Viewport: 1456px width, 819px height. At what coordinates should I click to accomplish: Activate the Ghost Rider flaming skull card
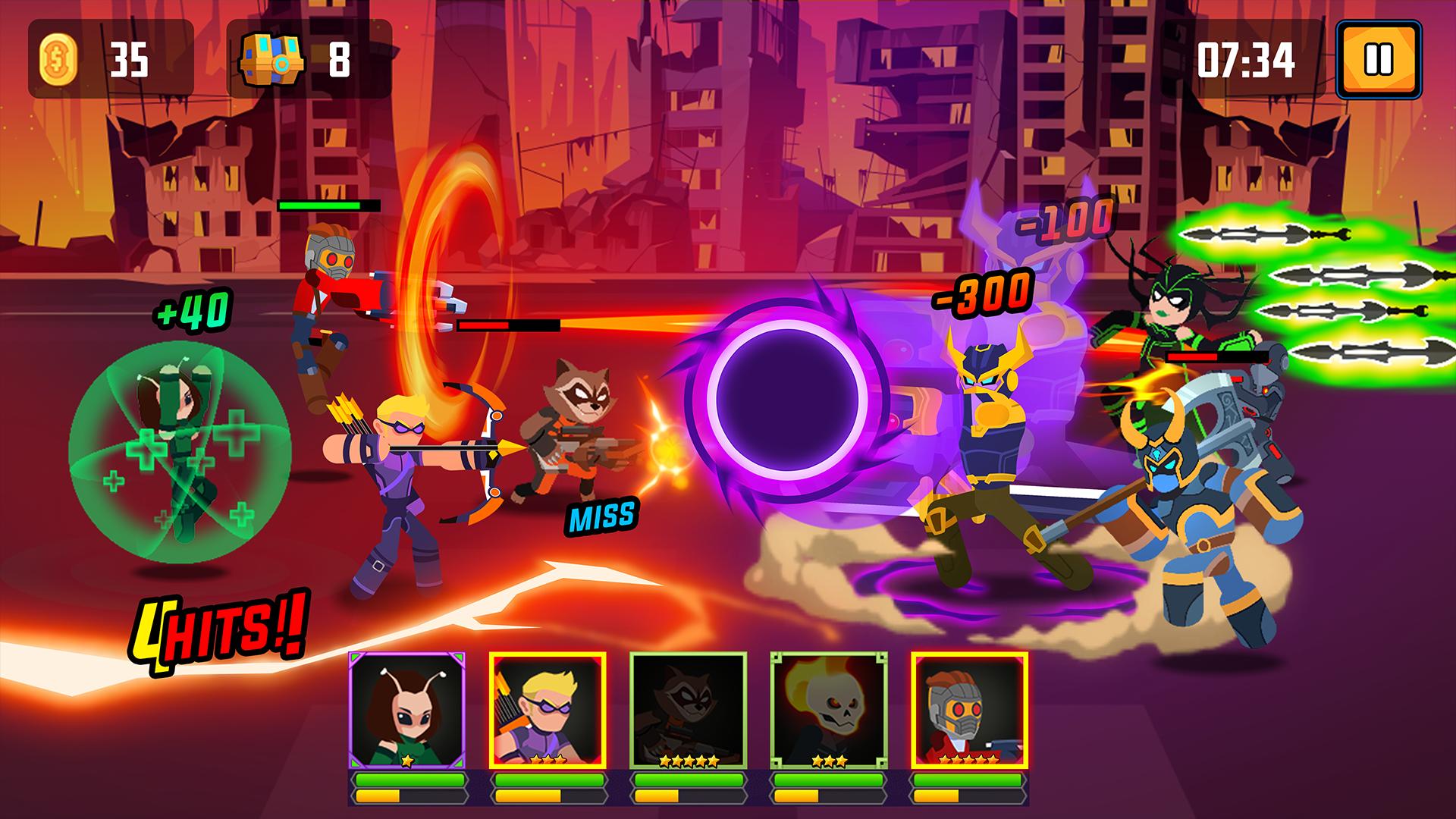[828, 710]
